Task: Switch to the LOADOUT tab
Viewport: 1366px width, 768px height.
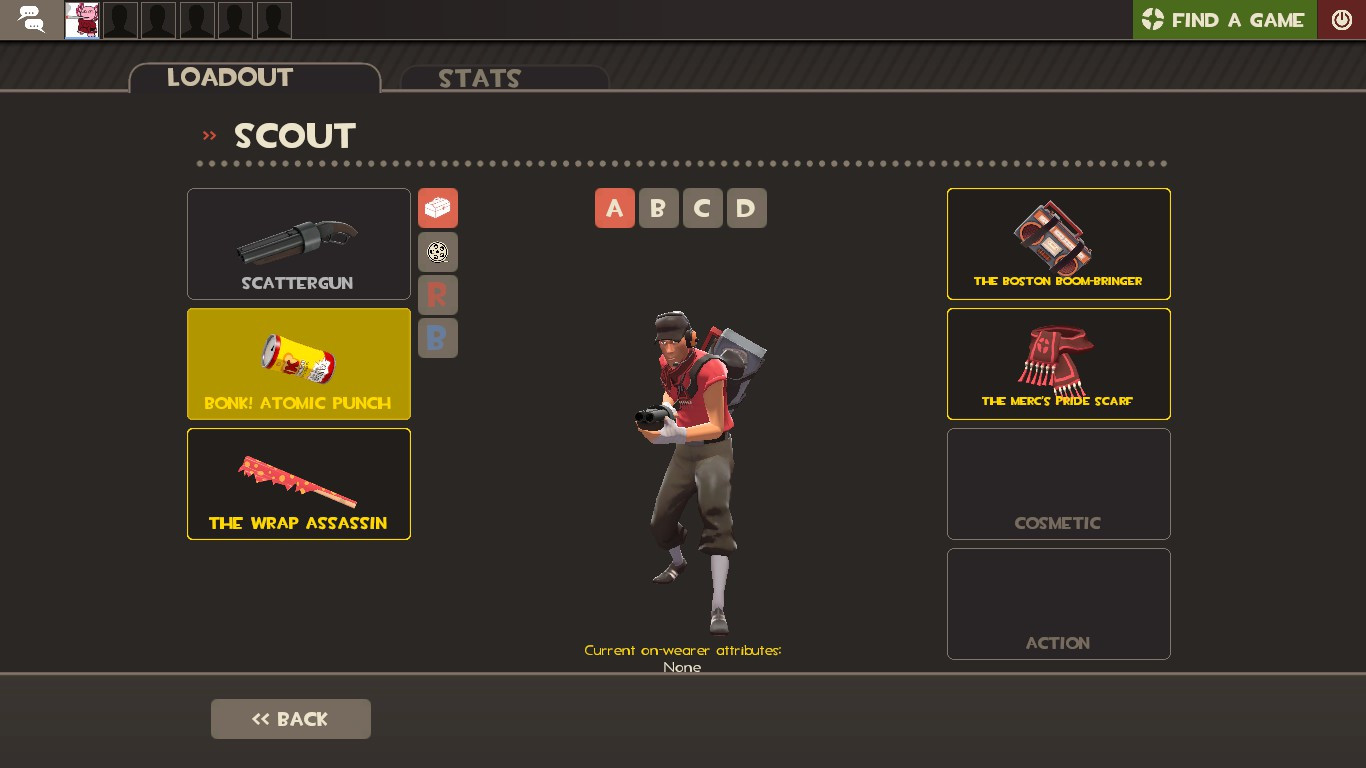Action: 229,78
